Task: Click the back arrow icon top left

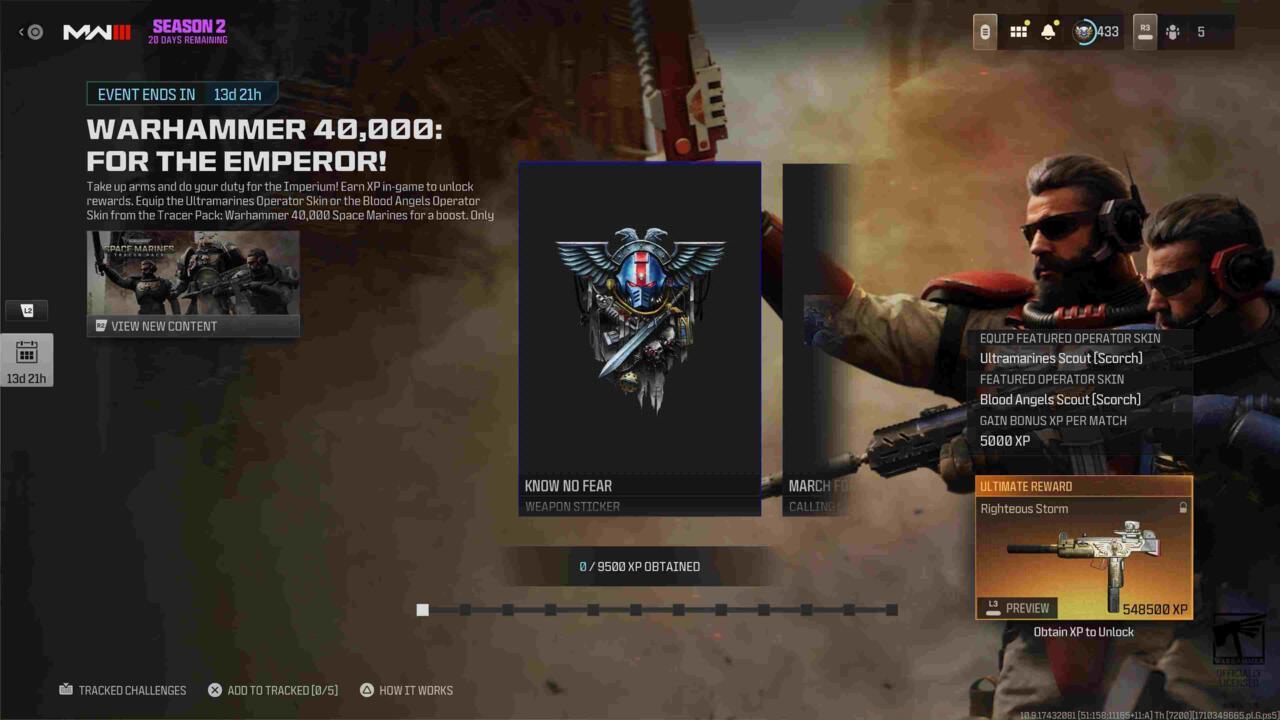Action: 21,31
